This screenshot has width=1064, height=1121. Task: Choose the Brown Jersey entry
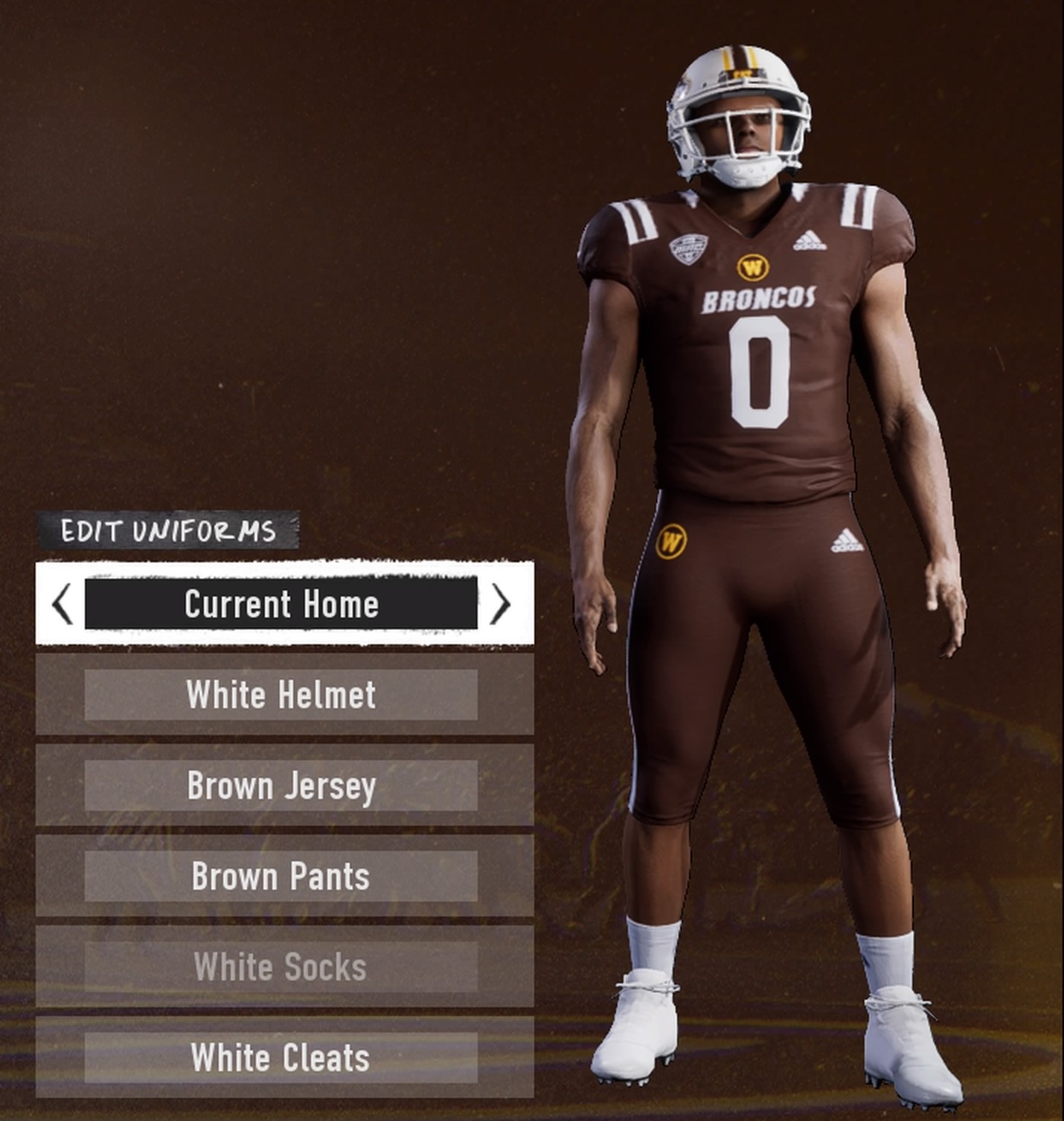(281, 786)
